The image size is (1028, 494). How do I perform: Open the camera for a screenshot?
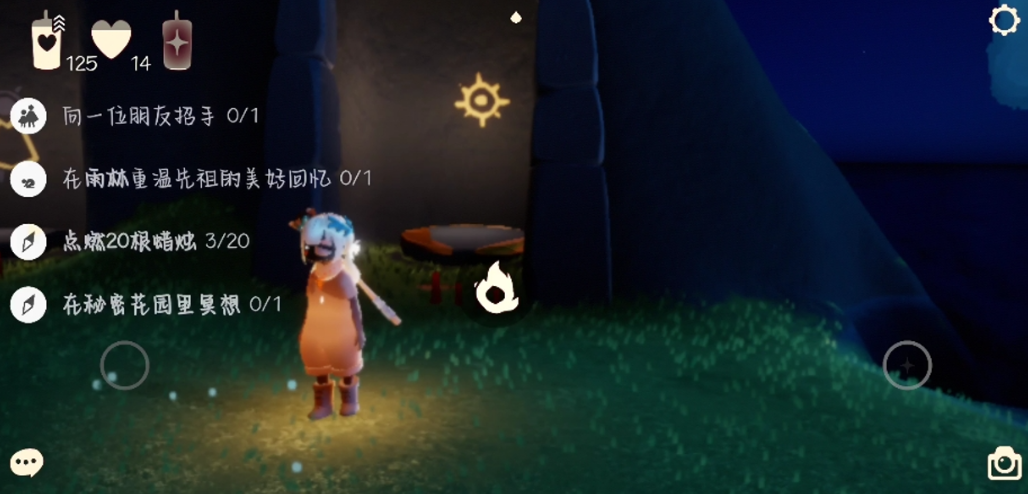click(1004, 464)
